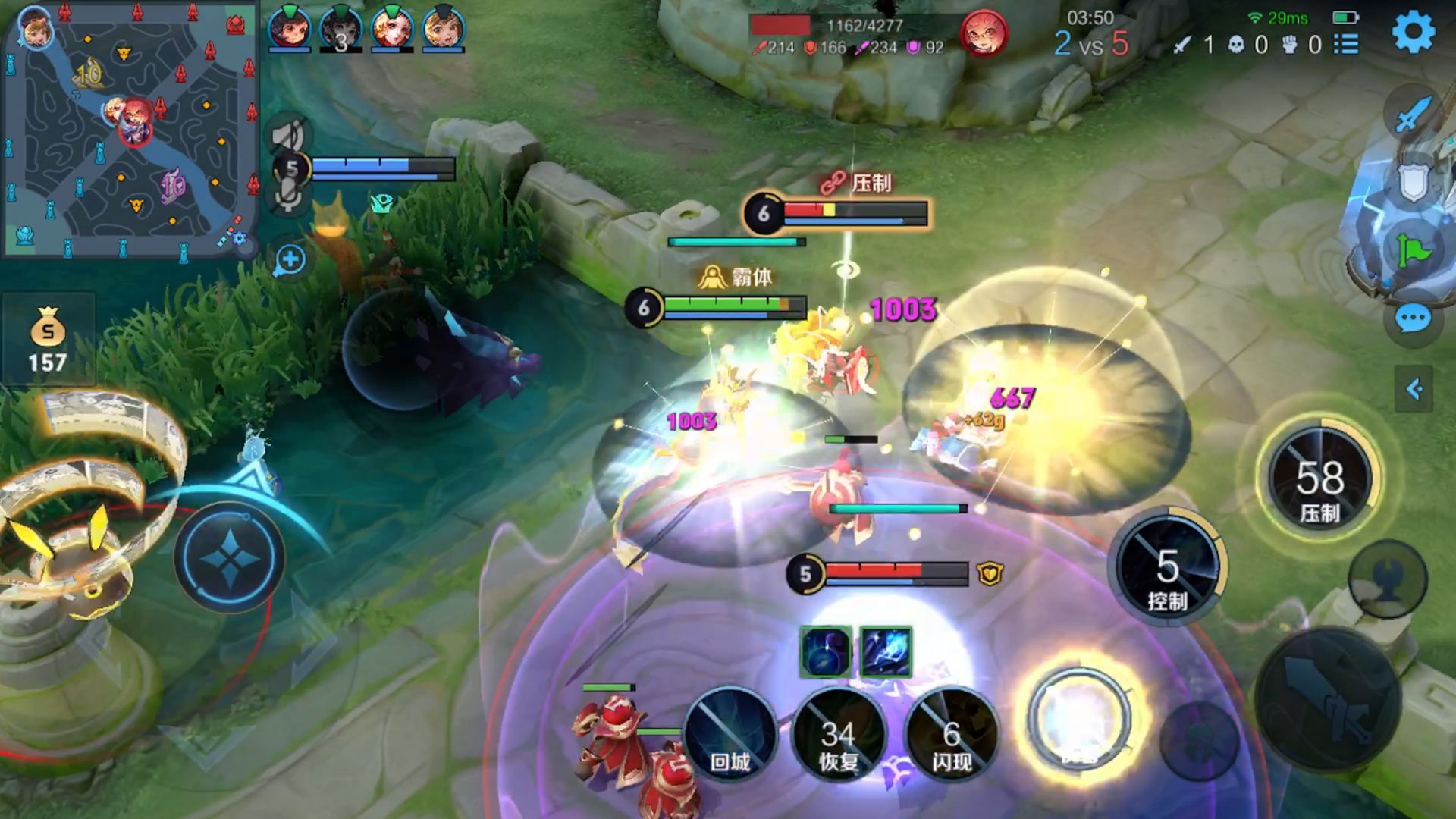Collapse the side panel arrow
The width and height of the screenshot is (1456, 819).
[x=1414, y=389]
